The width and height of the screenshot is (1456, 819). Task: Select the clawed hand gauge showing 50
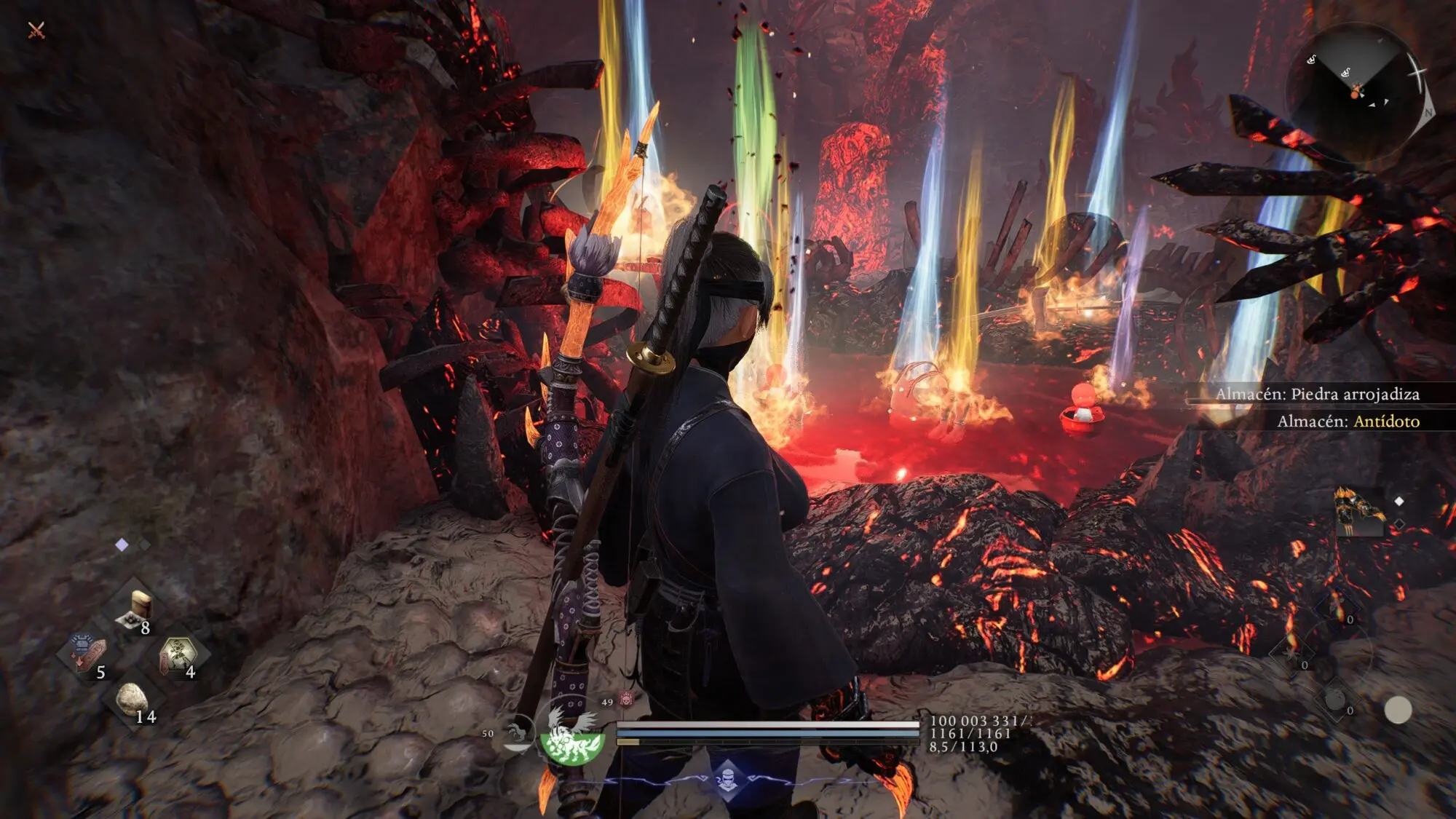pyautogui.click(x=518, y=732)
